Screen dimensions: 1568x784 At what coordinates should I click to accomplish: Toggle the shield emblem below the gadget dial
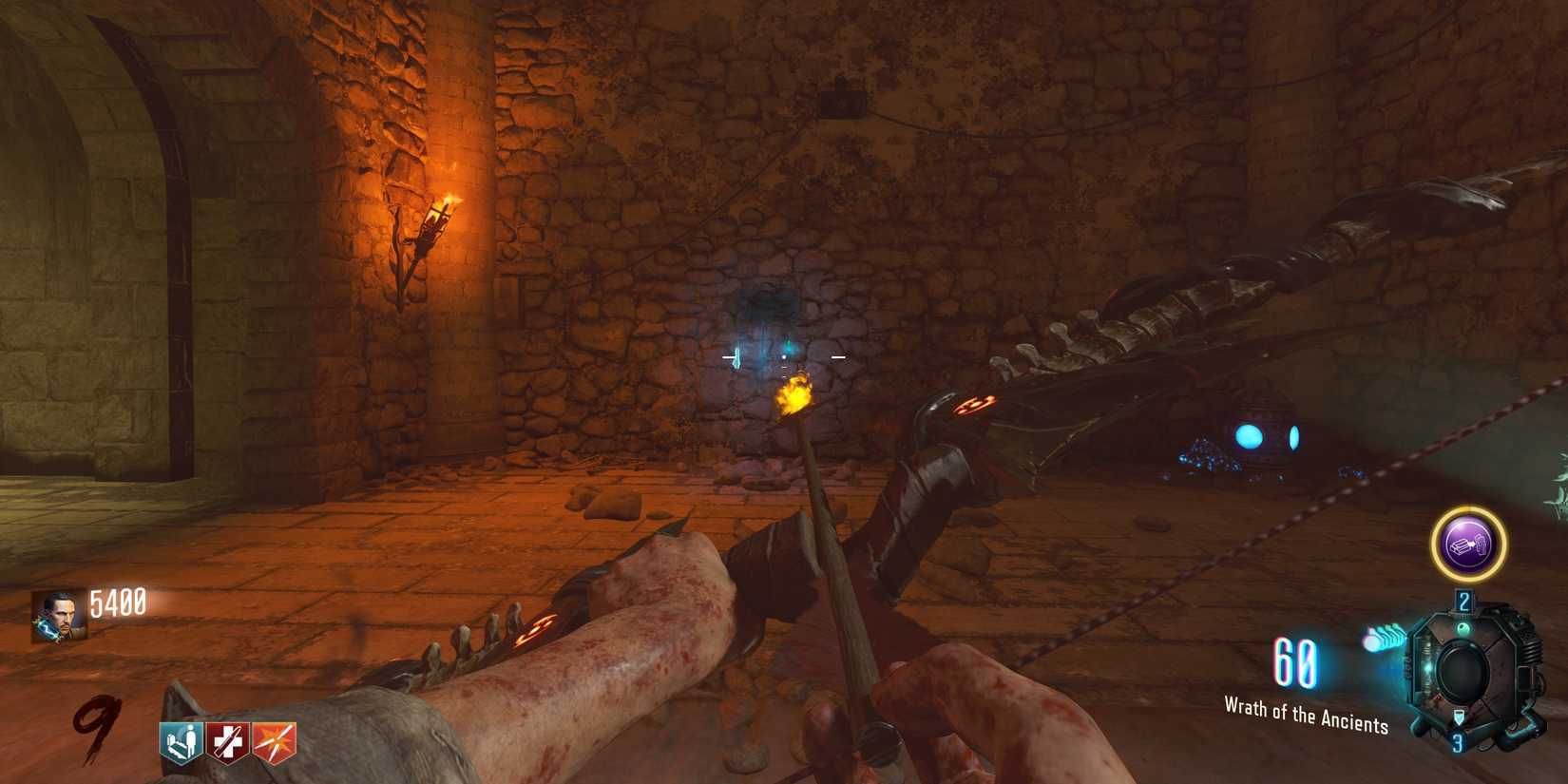point(1459,717)
